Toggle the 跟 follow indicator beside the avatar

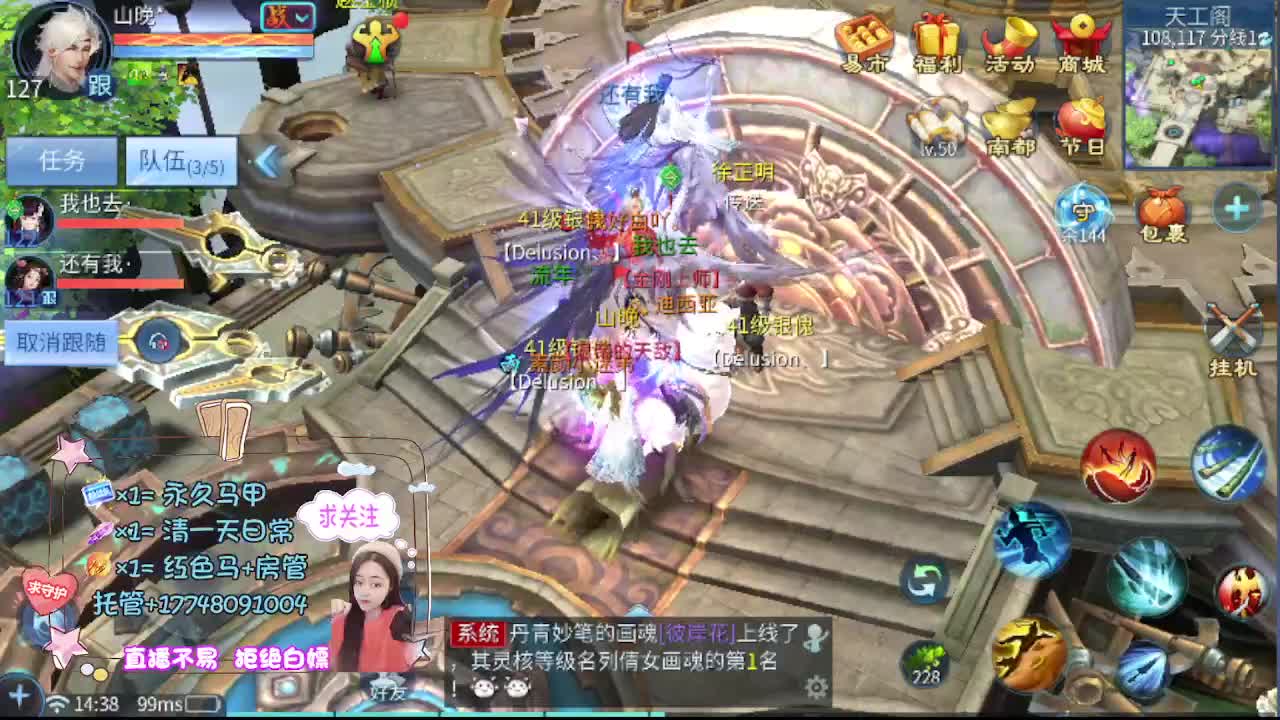coord(100,84)
